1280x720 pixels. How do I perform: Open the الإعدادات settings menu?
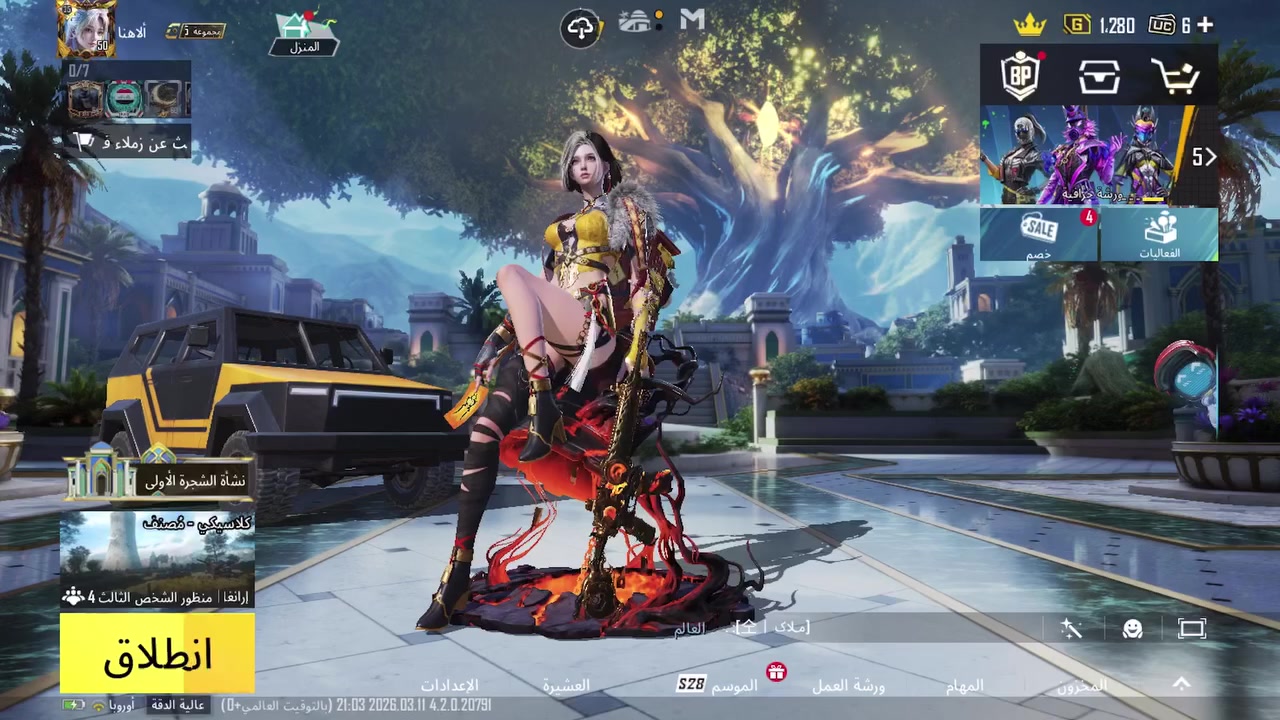pos(449,686)
